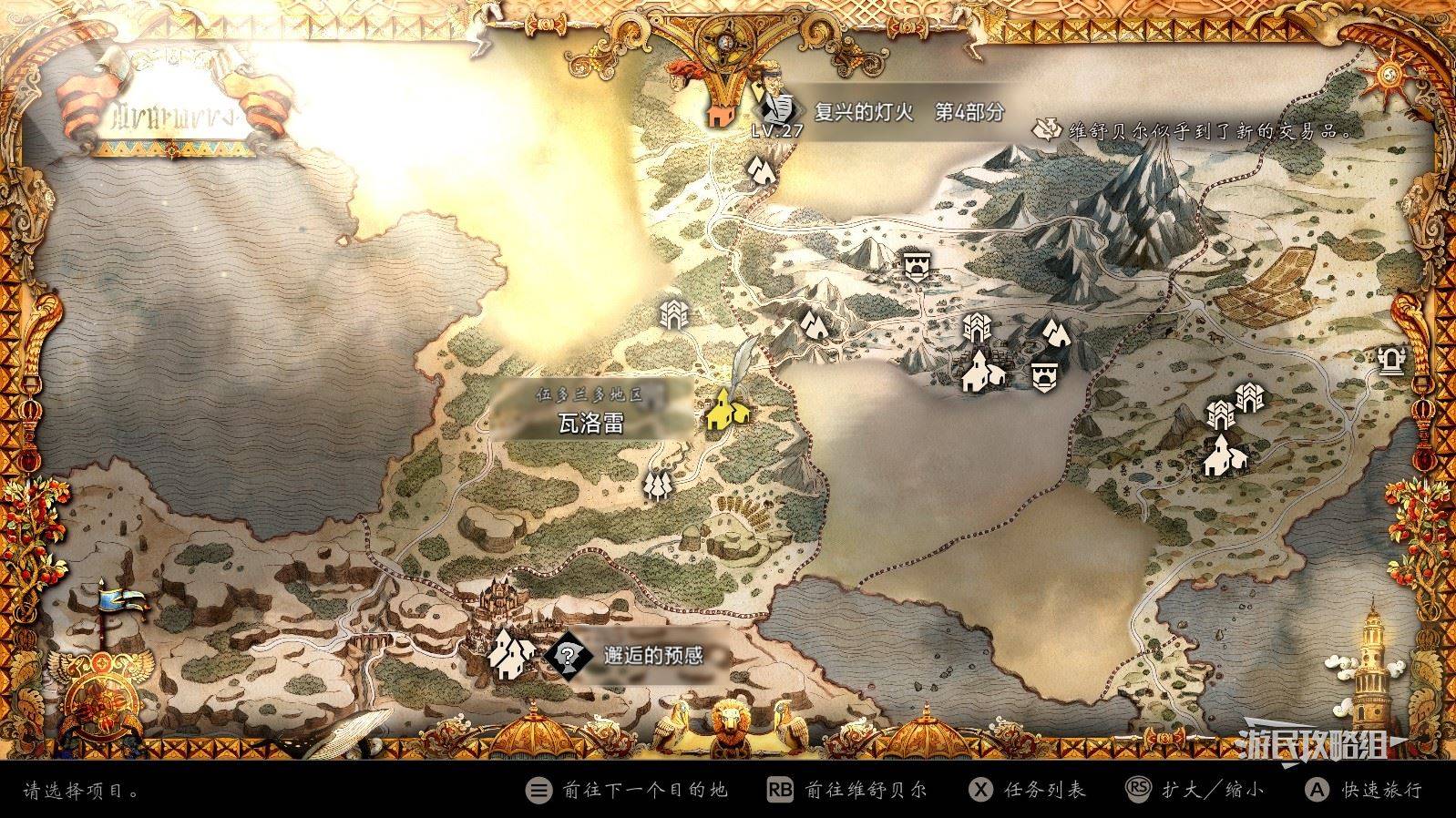Click the red house destination marker
The width and height of the screenshot is (1456, 818).
[720, 114]
